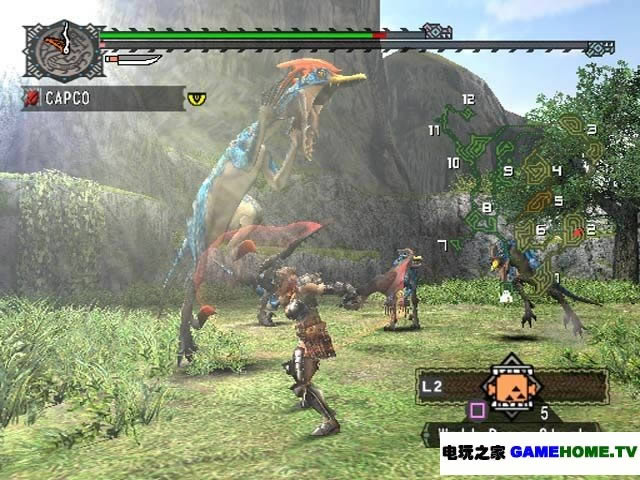Select area 12 on the minimap
Viewport: 640px width, 480px height.
(x=467, y=100)
